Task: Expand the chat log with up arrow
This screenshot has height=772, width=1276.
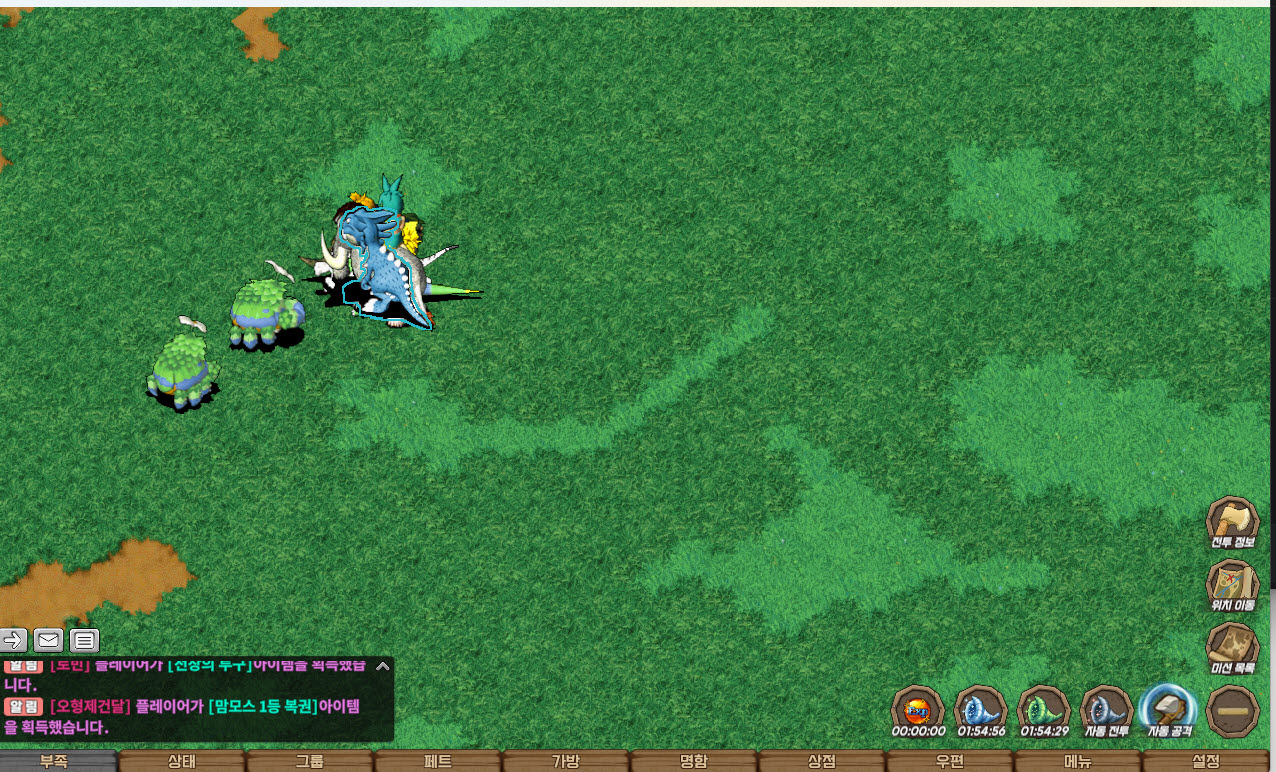Action: (x=381, y=665)
